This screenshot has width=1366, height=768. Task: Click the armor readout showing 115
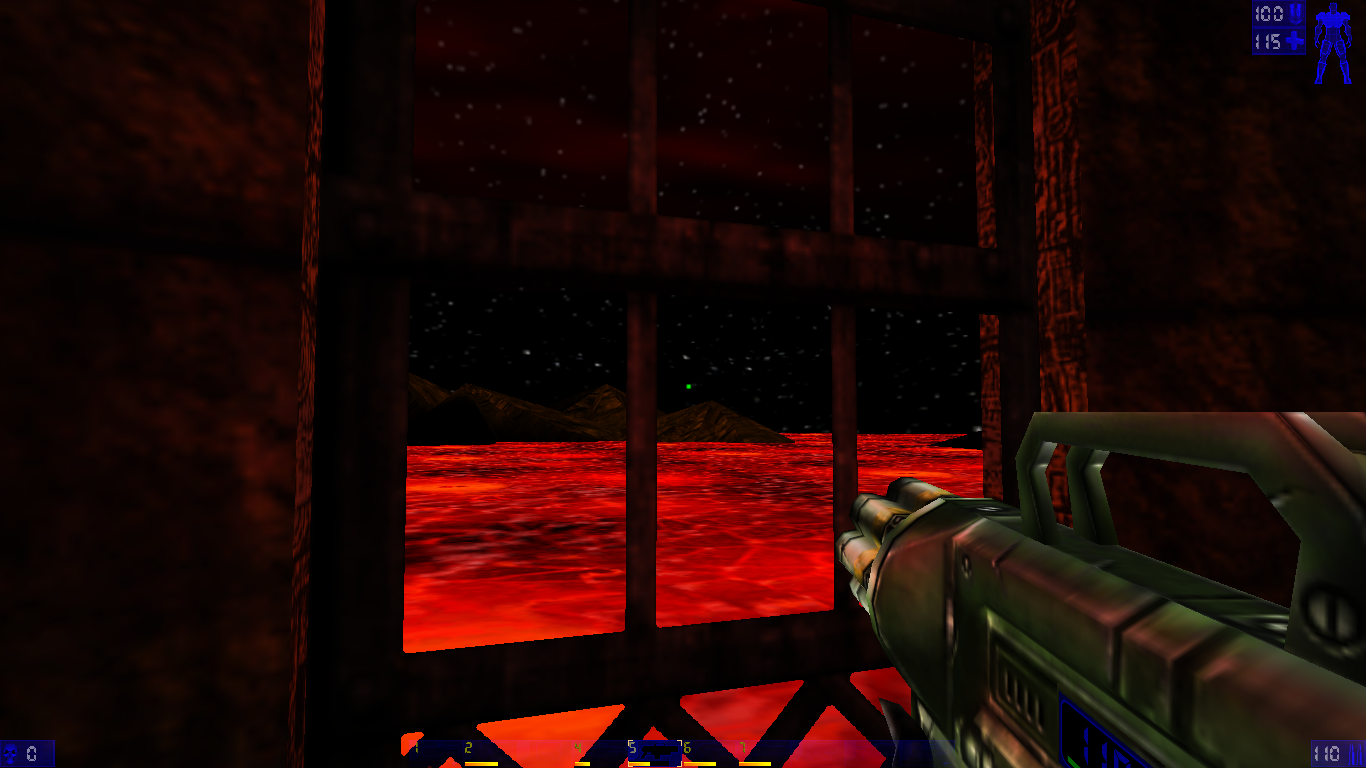[1269, 41]
